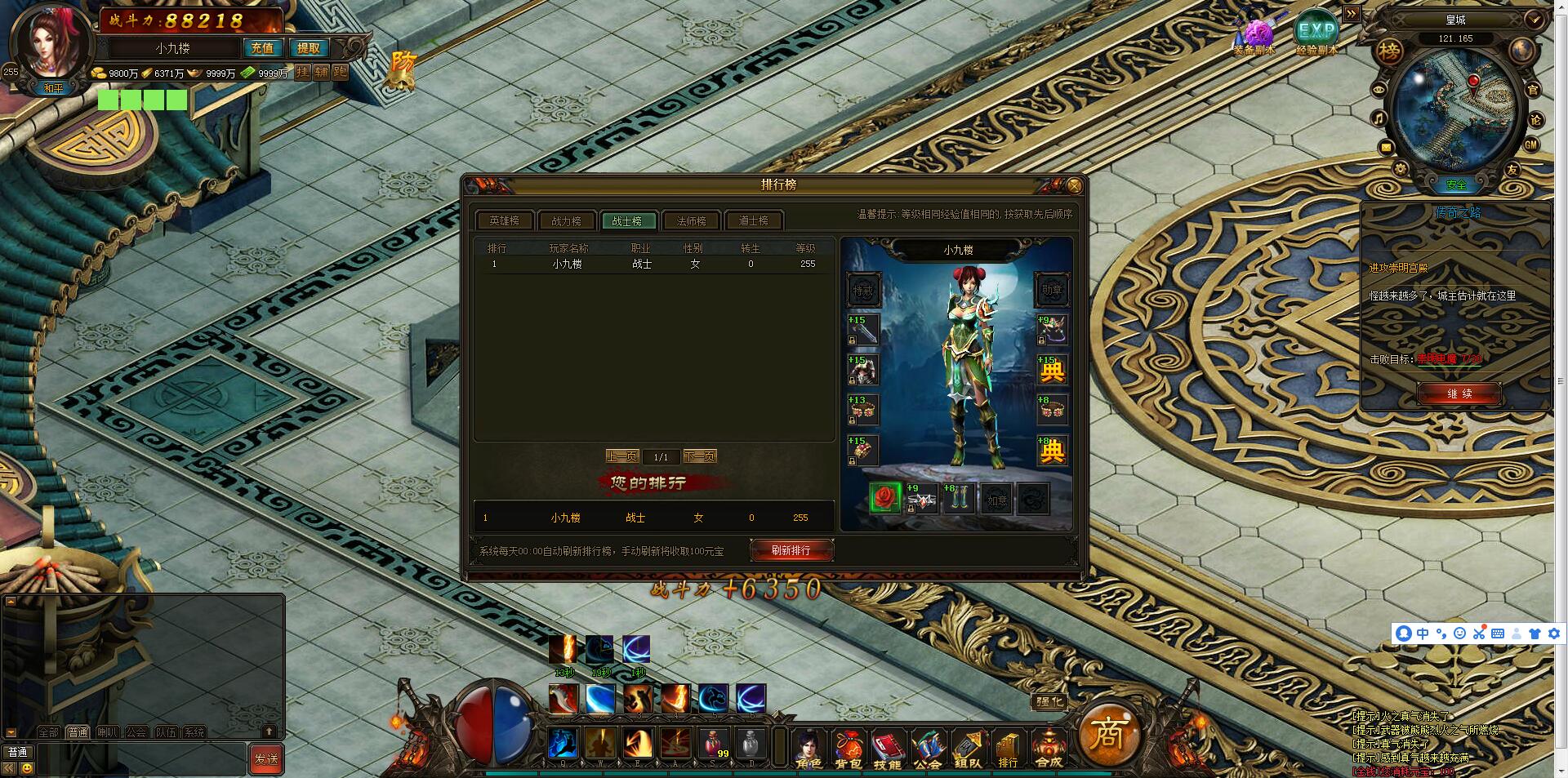Open the 合成 synthesis icon
This screenshot has width=1568, height=778.
1049,747
